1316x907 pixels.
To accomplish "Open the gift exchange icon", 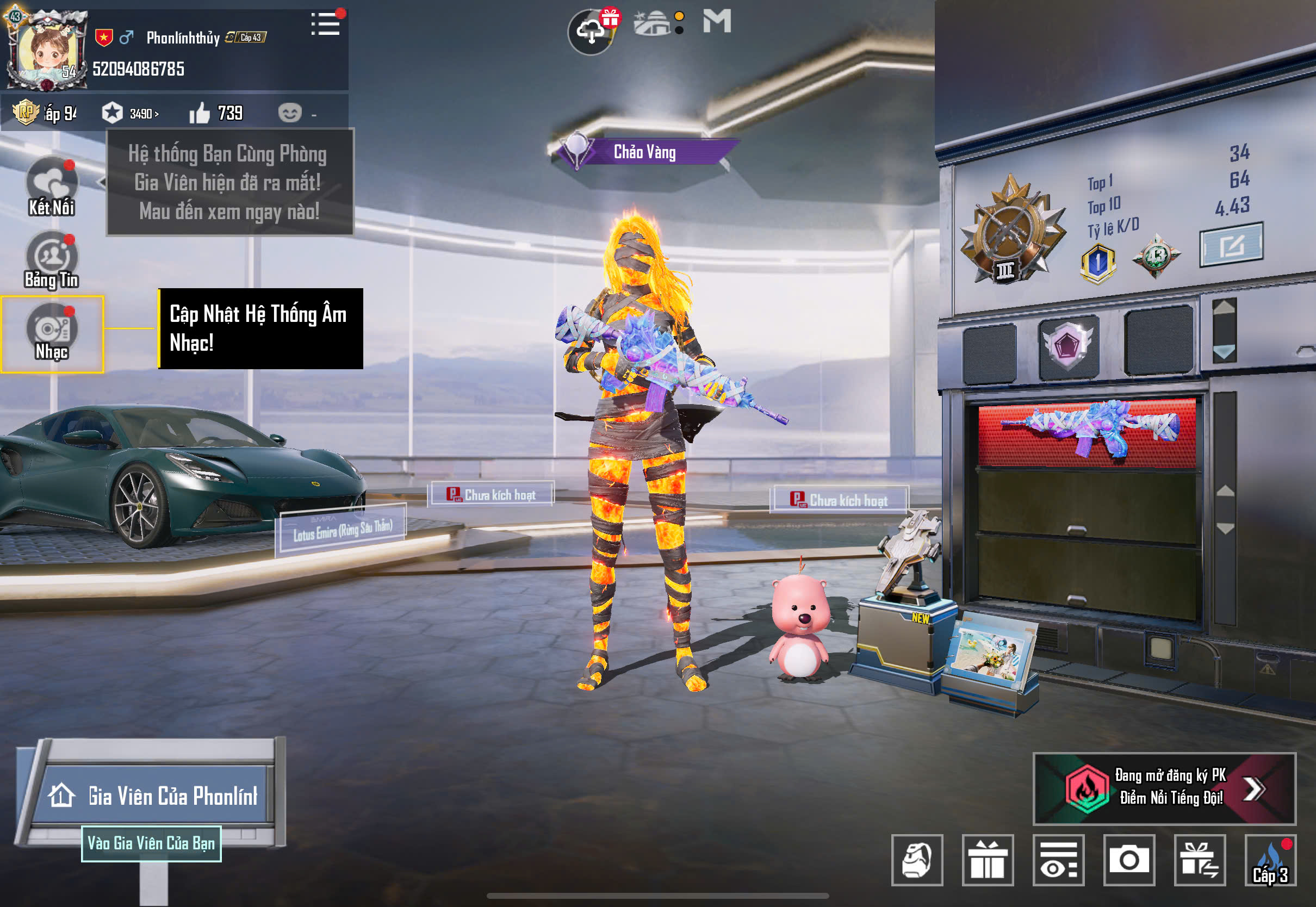I will click(1200, 859).
